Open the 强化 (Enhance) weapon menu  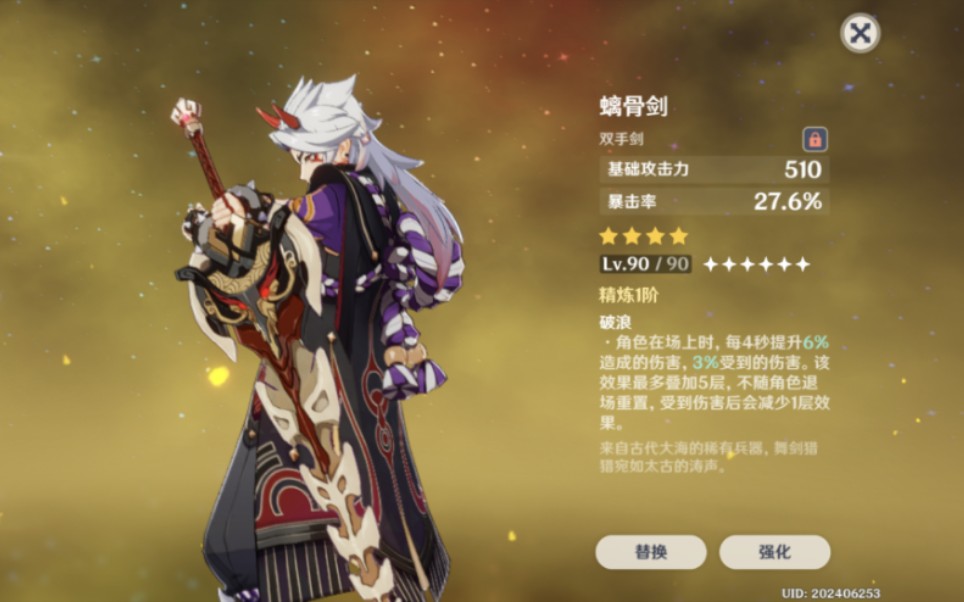pyautogui.click(x=774, y=552)
